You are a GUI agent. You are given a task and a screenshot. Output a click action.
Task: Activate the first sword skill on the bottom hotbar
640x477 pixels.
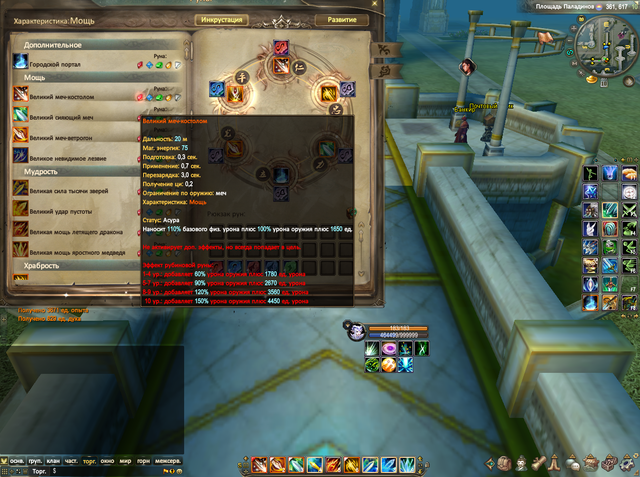259,465
